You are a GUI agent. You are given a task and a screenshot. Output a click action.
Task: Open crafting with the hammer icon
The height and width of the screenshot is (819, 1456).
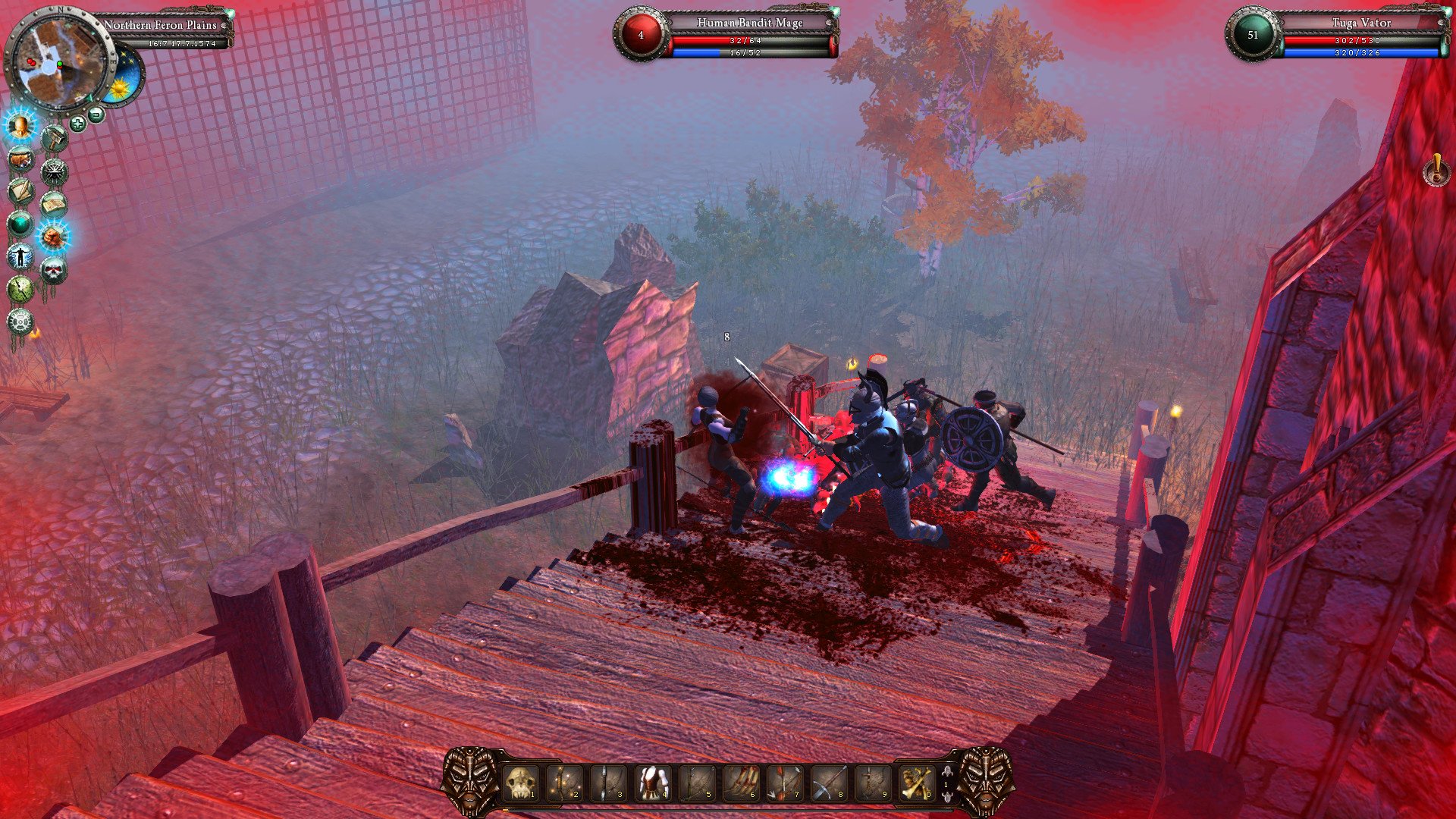tap(55, 137)
